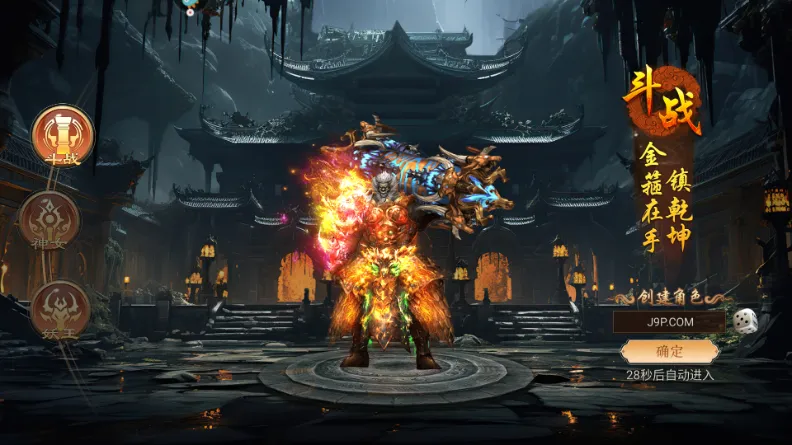Choose the 神女 class emblem
792x445 pixels.
coord(48,221)
